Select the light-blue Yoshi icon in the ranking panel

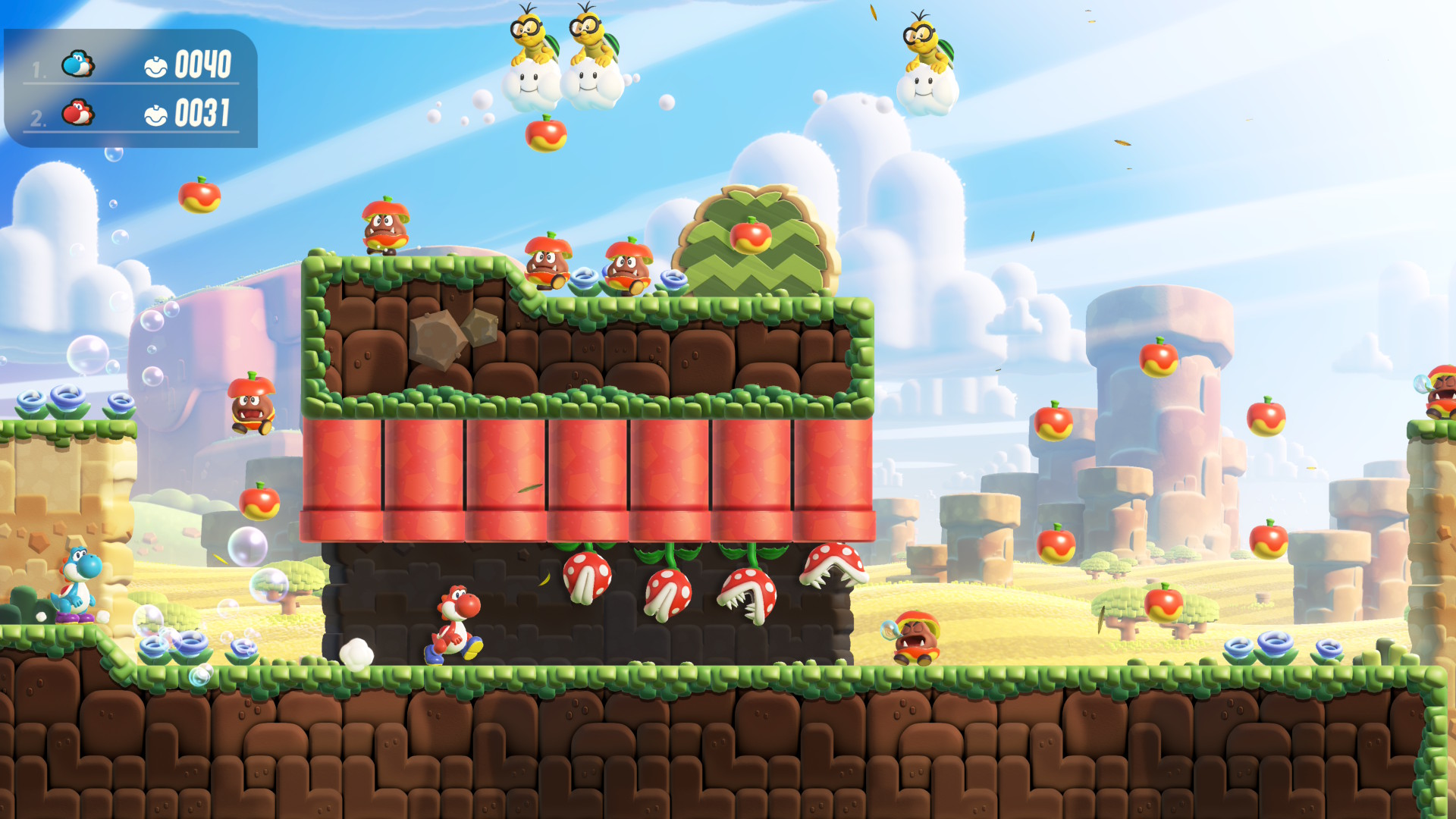coord(77,64)
